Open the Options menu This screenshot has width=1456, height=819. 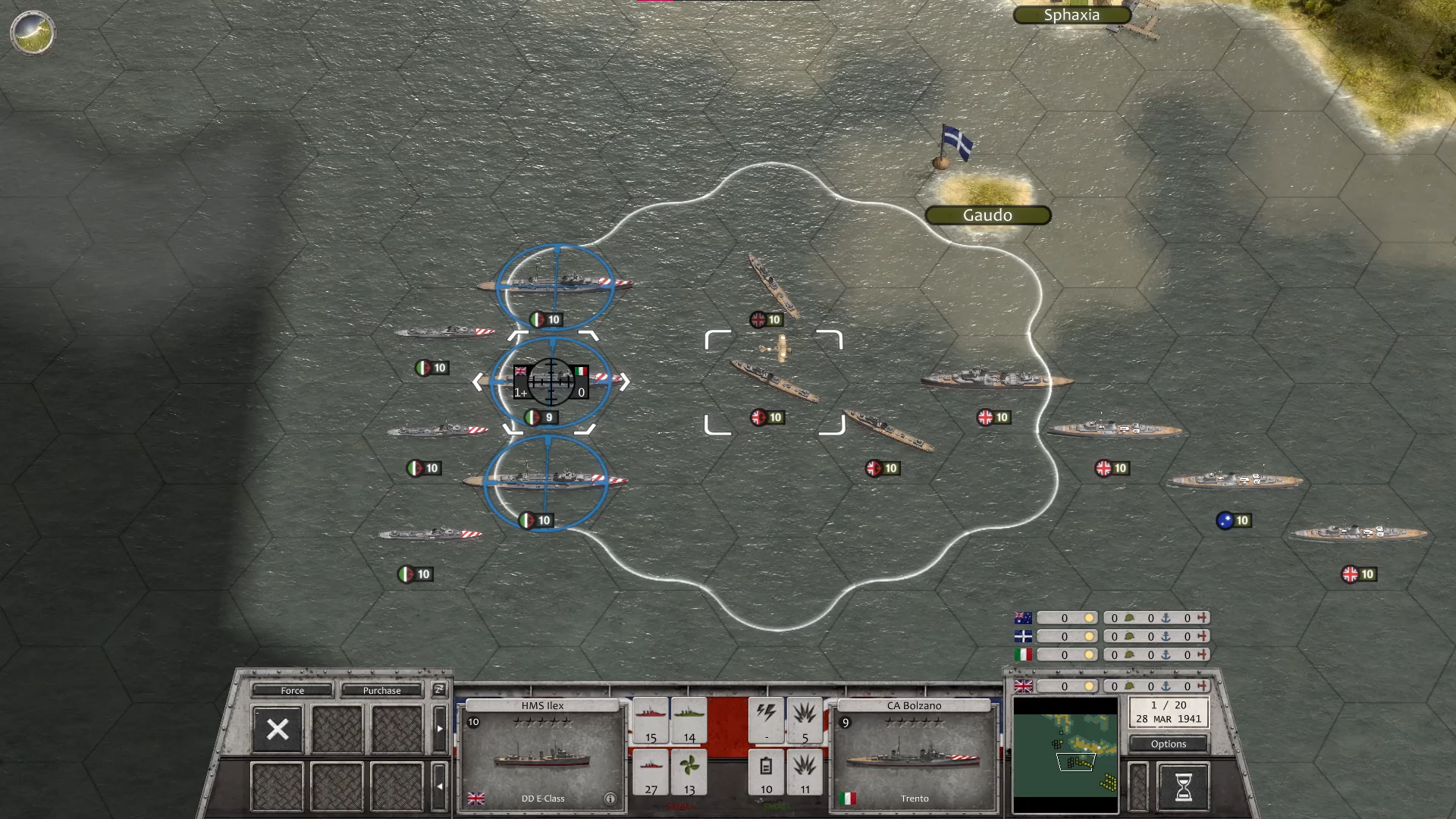click(1168, 744)
